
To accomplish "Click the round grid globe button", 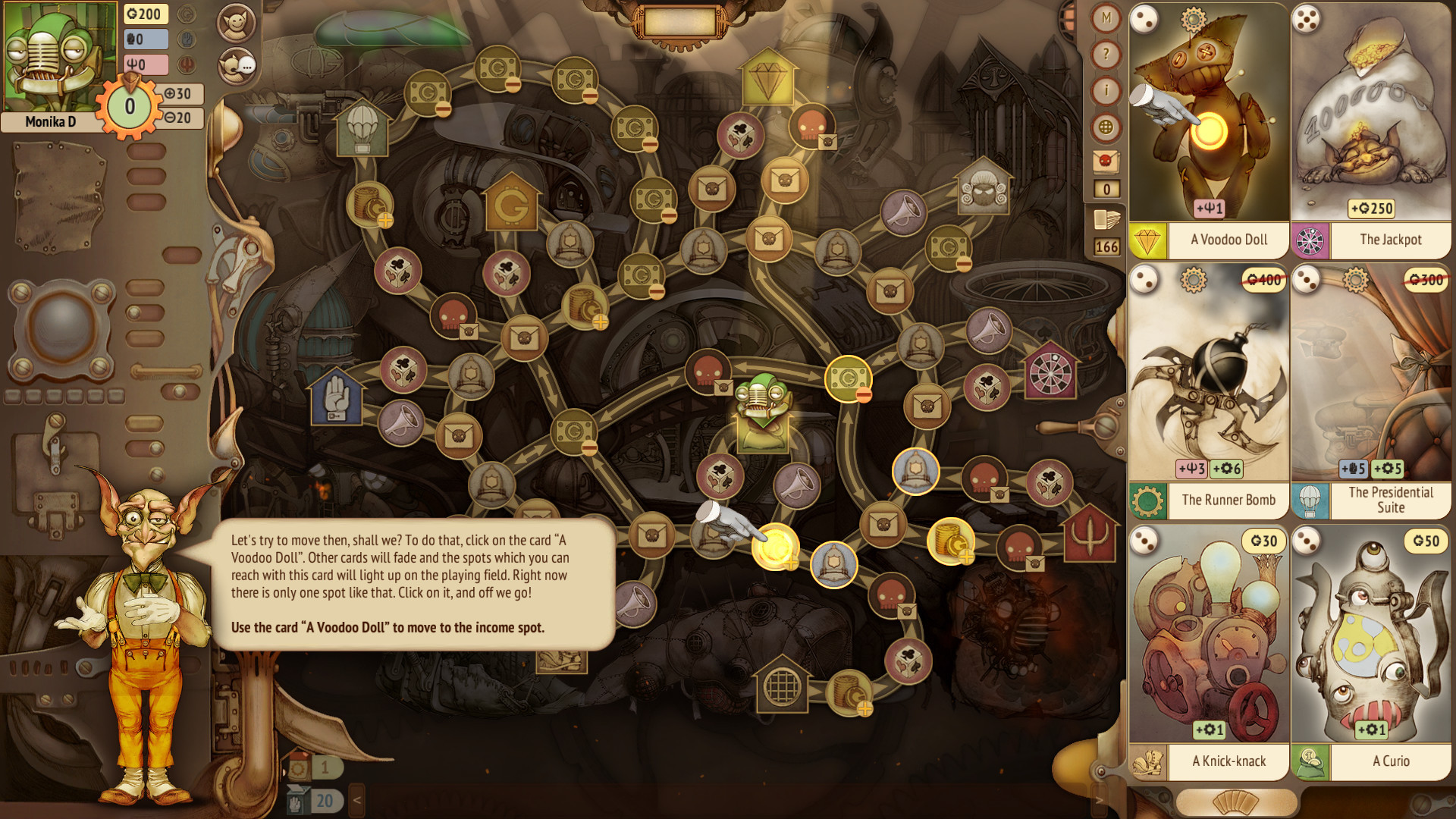I will 1106,127.
